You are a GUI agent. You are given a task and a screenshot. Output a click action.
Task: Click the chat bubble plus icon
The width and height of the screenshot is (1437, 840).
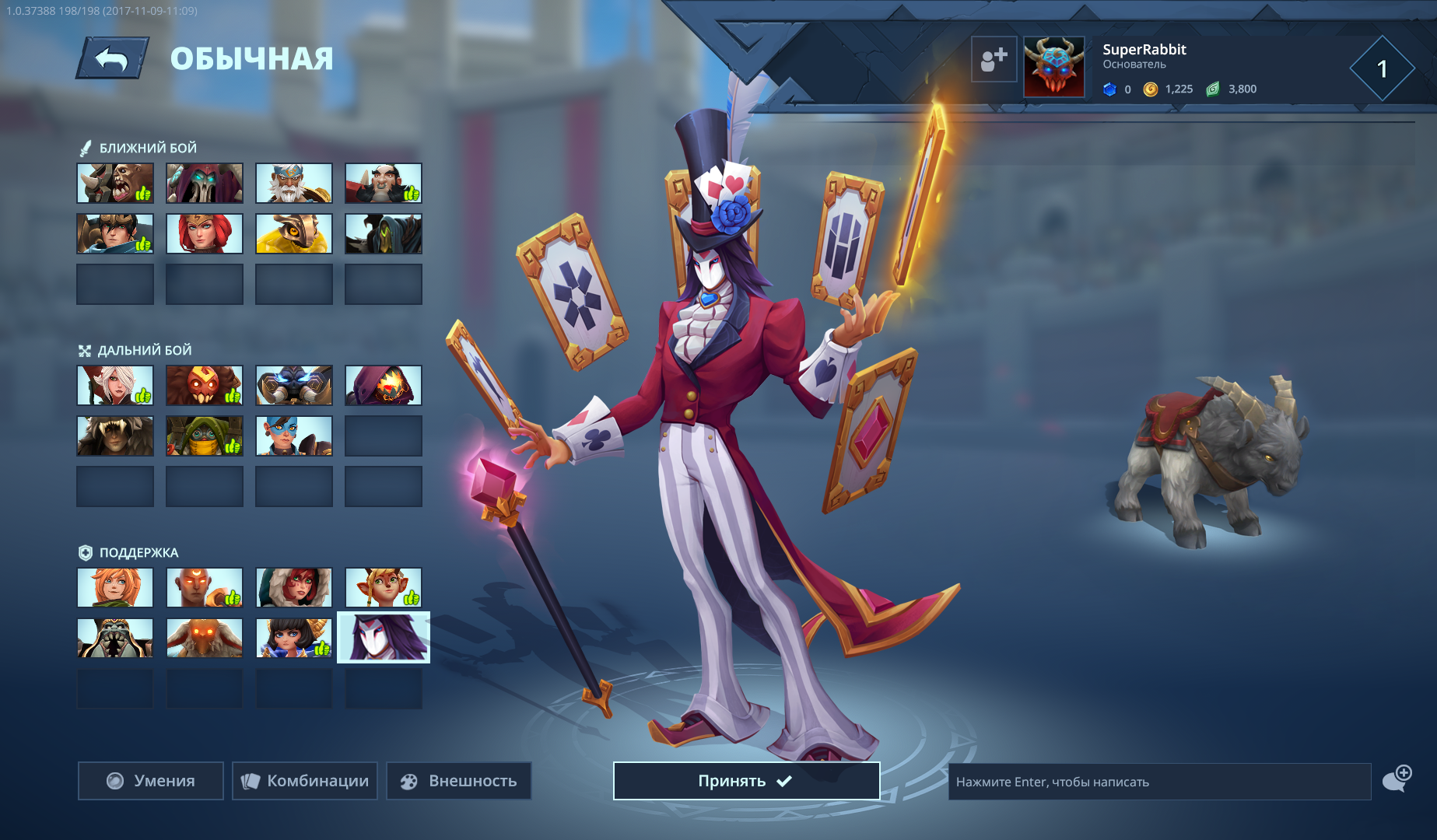click(x=1397, y=779)
